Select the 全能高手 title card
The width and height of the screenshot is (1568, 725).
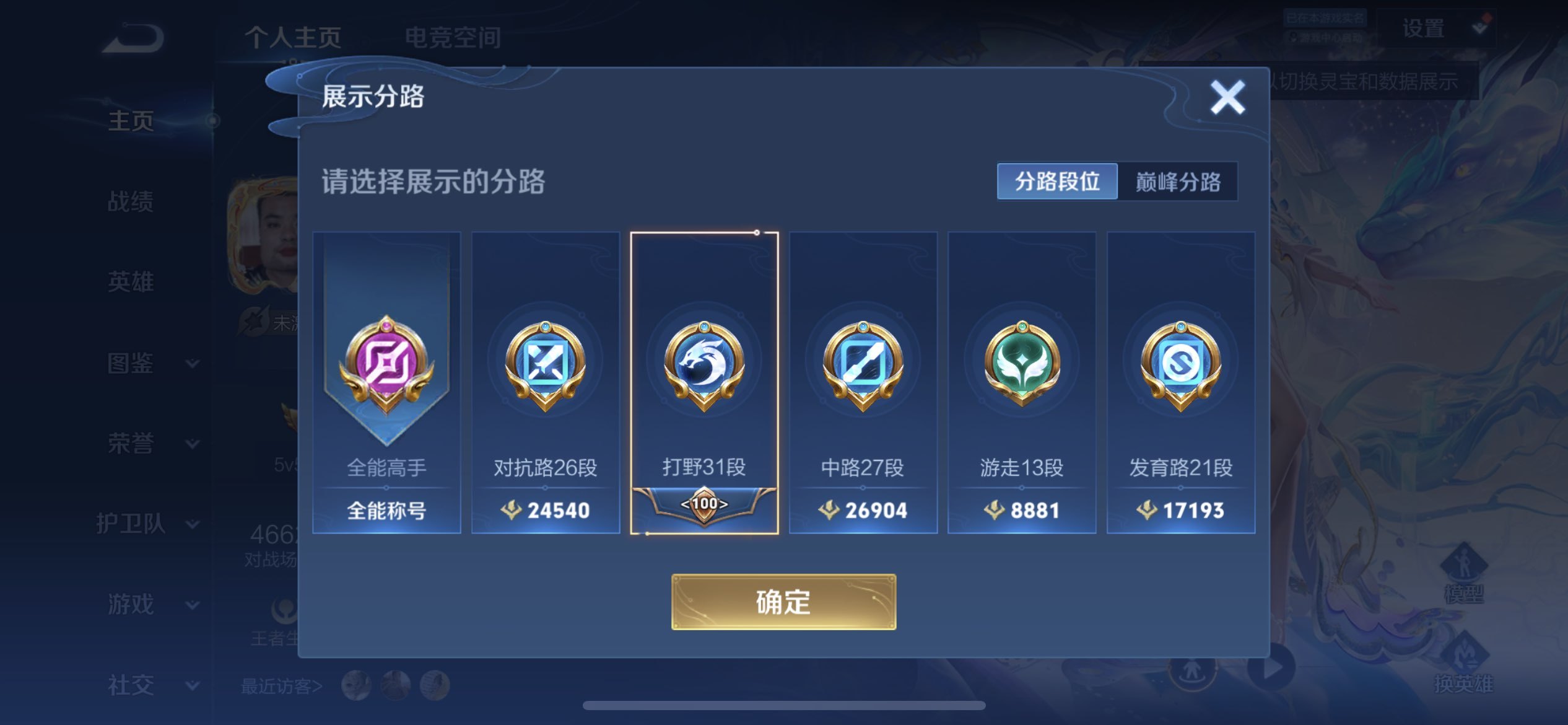click(x=386, y=382)
